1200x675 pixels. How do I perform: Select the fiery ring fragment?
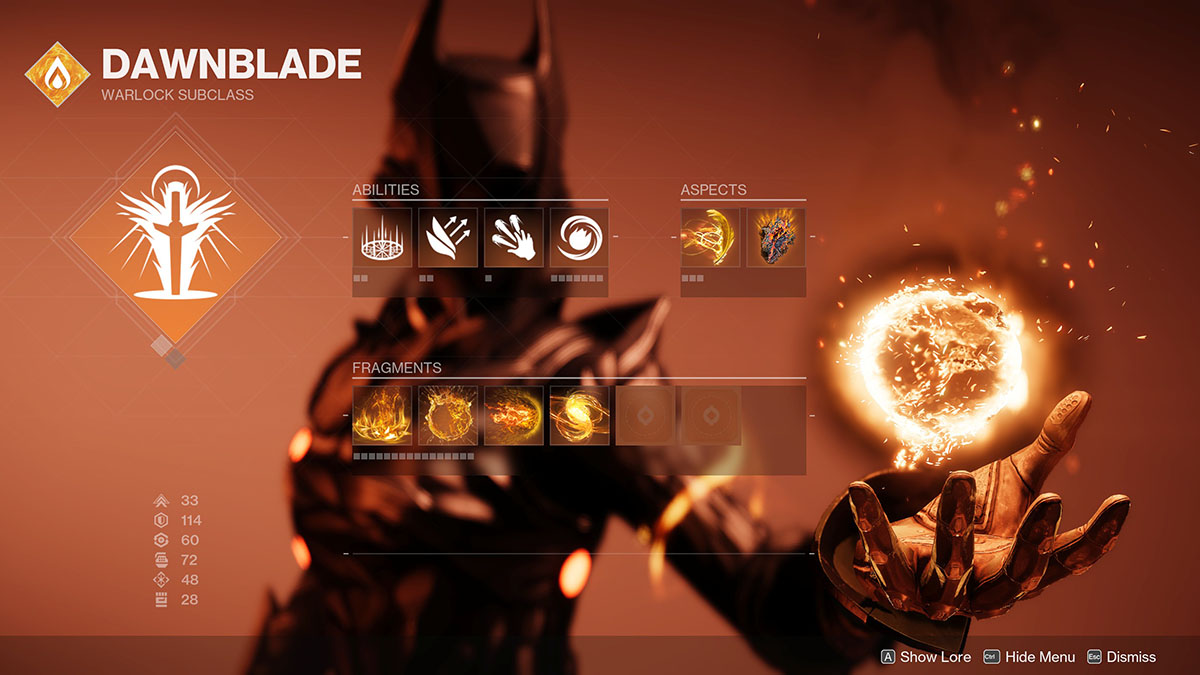pos(448,415)
